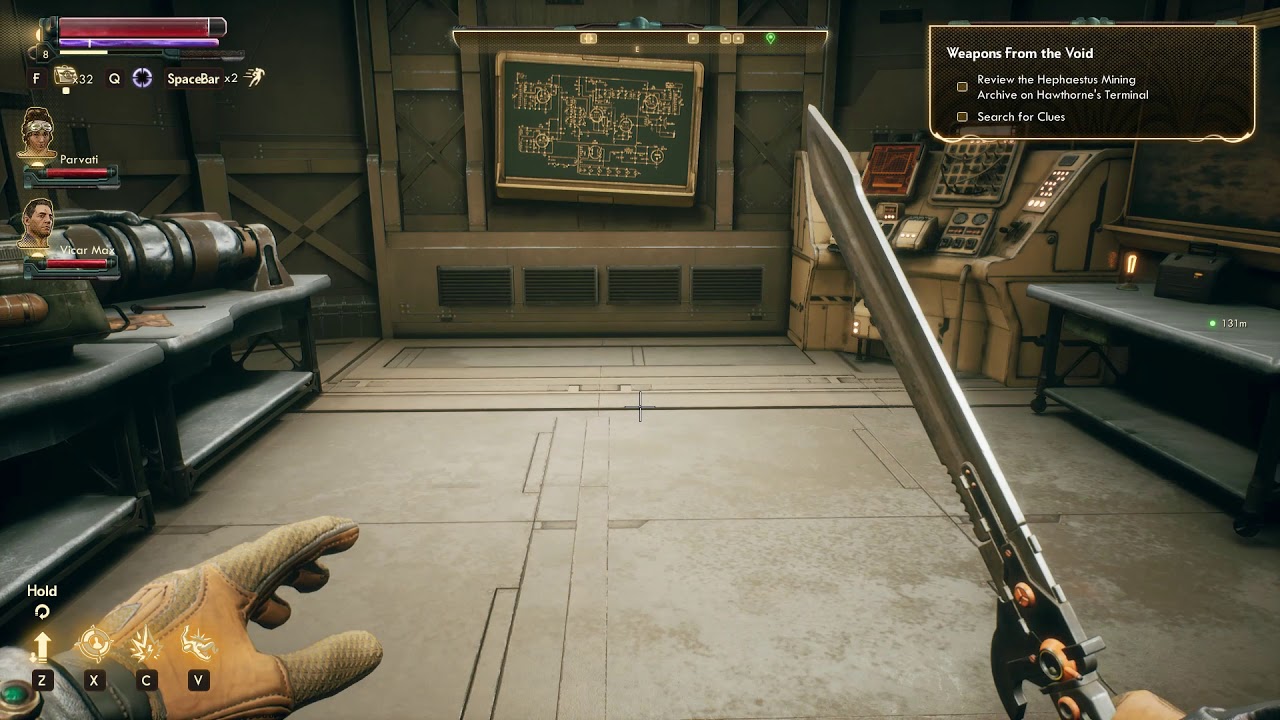
Task: Click the x32 ammo count label
Action: (85, 79)
